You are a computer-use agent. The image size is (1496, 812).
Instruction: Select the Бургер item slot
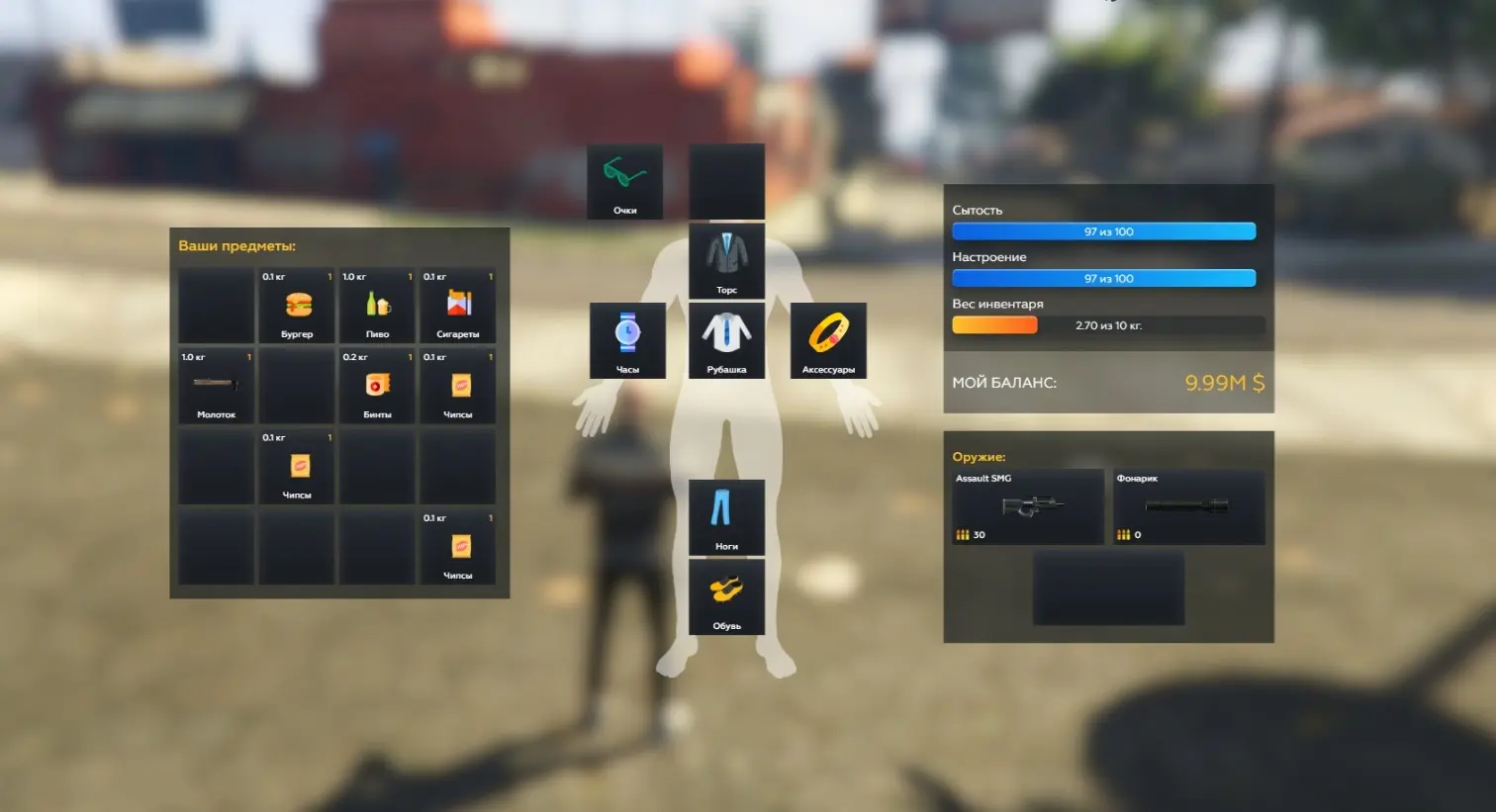297,306
